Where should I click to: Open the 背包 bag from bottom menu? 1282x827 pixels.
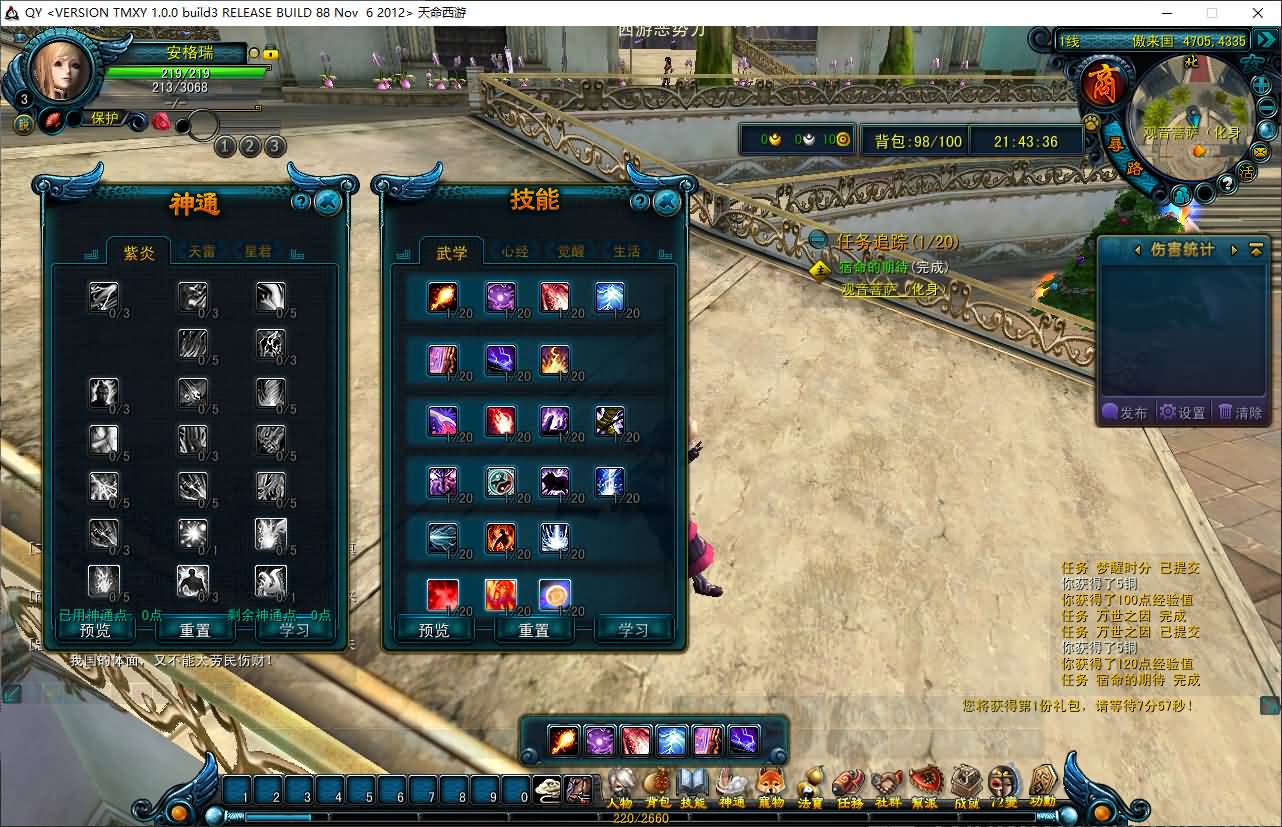[x=657, y=787]
